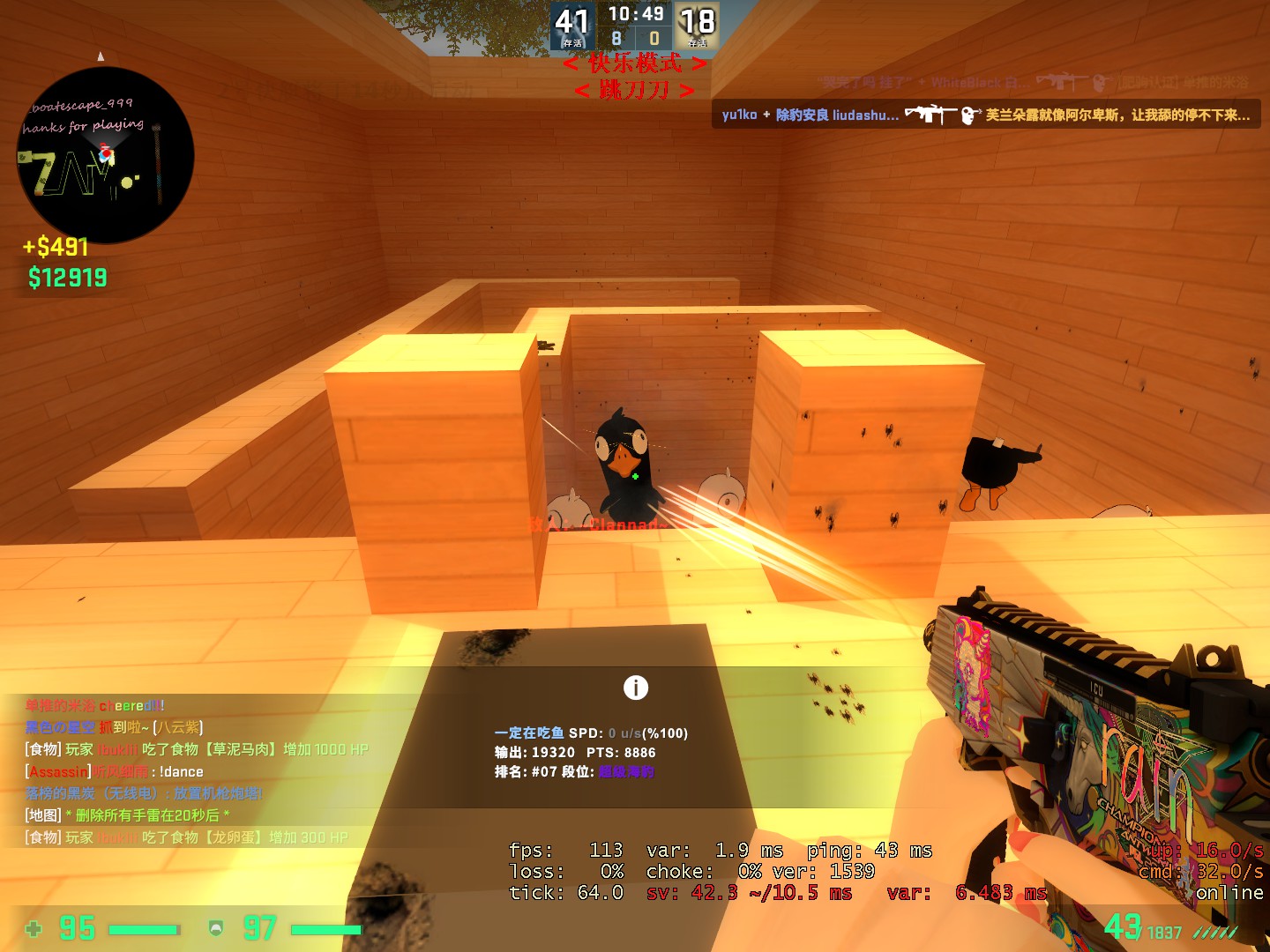The width and height of the screenshot is (1270, 952).
Task: Click the circular radar minimap
Action: pyautogui.click(x=105, y=155)
